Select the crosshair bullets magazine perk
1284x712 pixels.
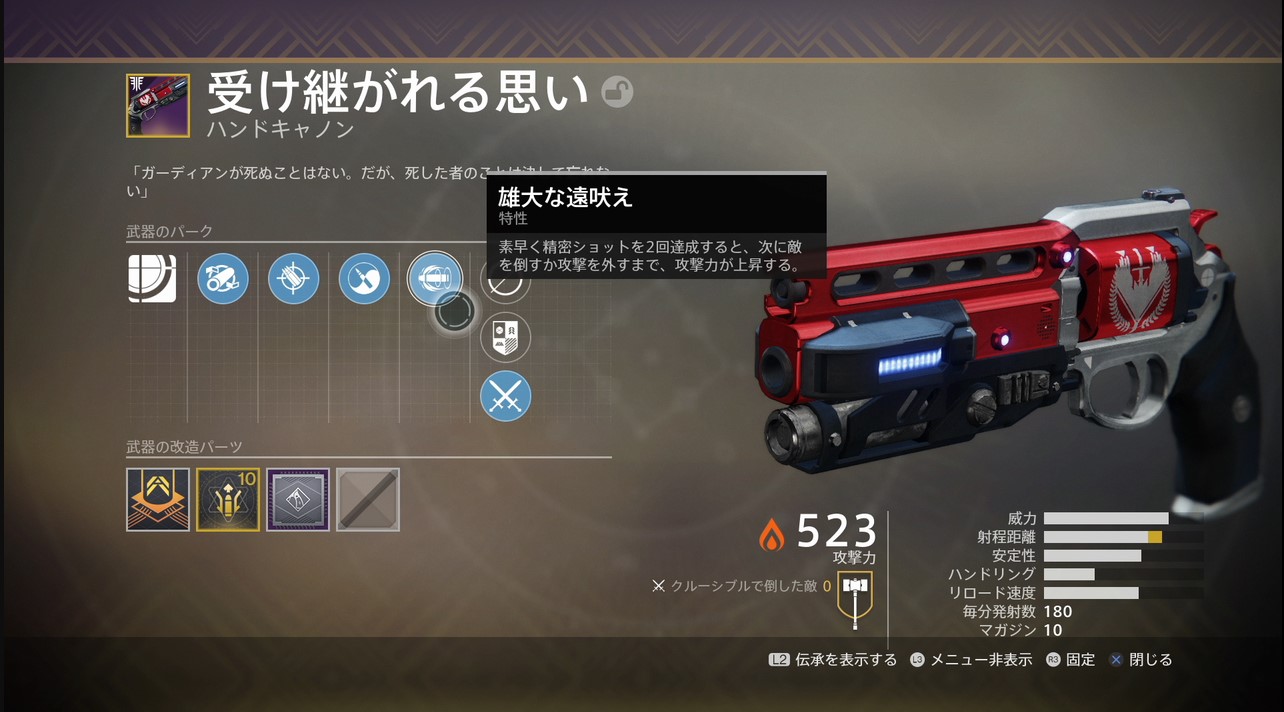point(293,278)
